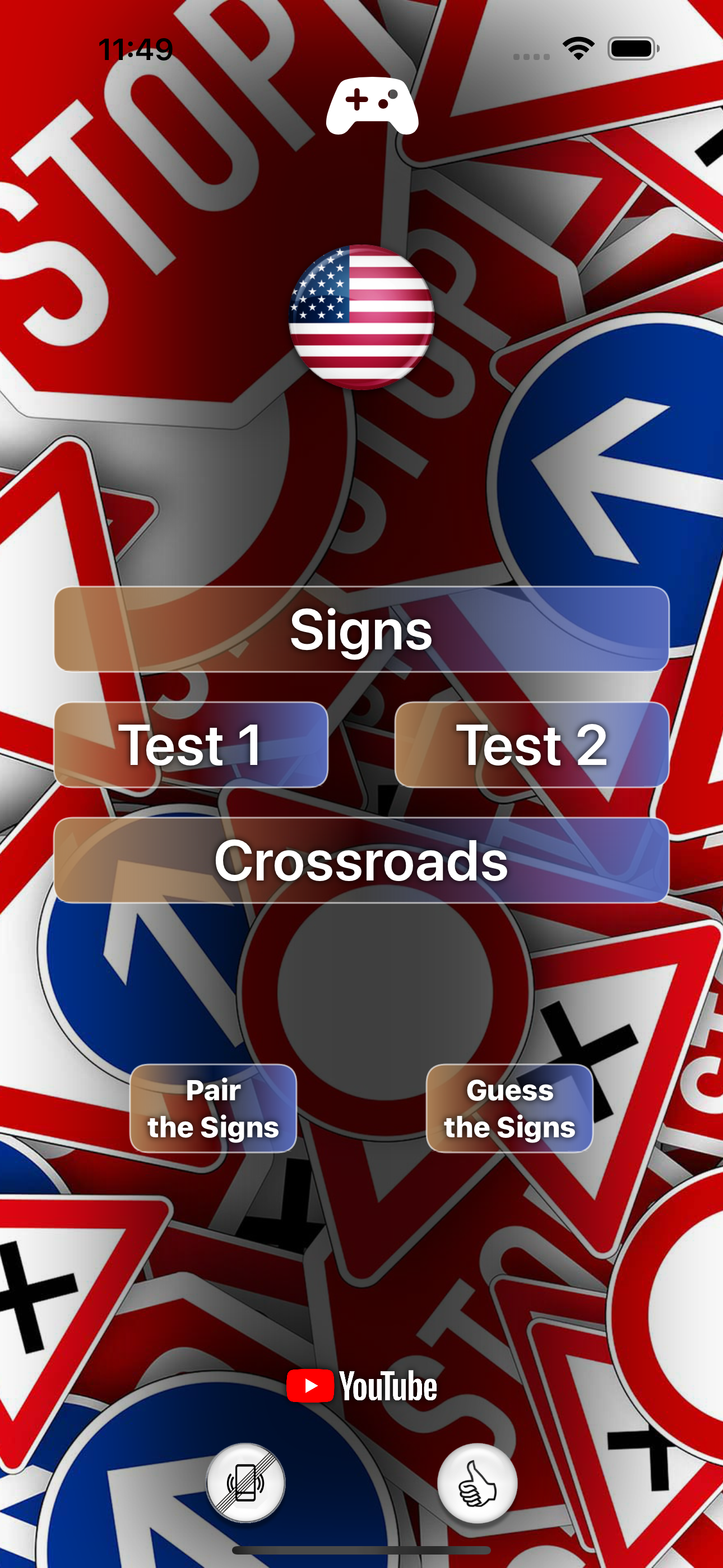
Task: Tap the thumbs-up icon to rate the app
Action: pos(477,1484)
